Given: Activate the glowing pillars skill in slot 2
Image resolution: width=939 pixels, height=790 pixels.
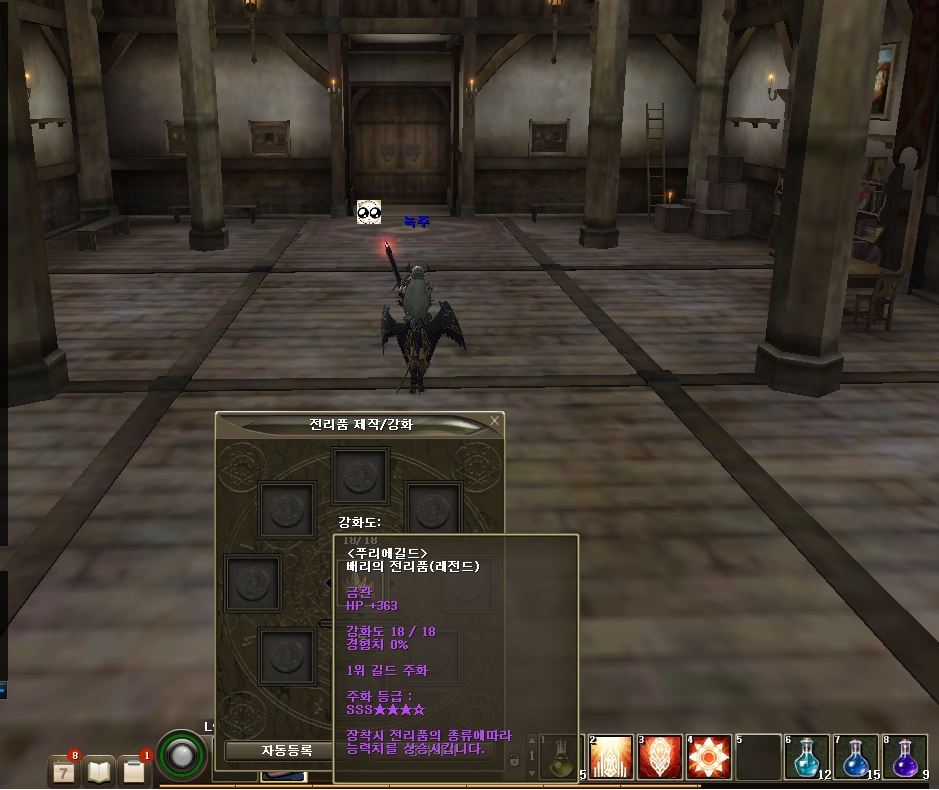Looking at the screenshot, I should coord(612,757).
